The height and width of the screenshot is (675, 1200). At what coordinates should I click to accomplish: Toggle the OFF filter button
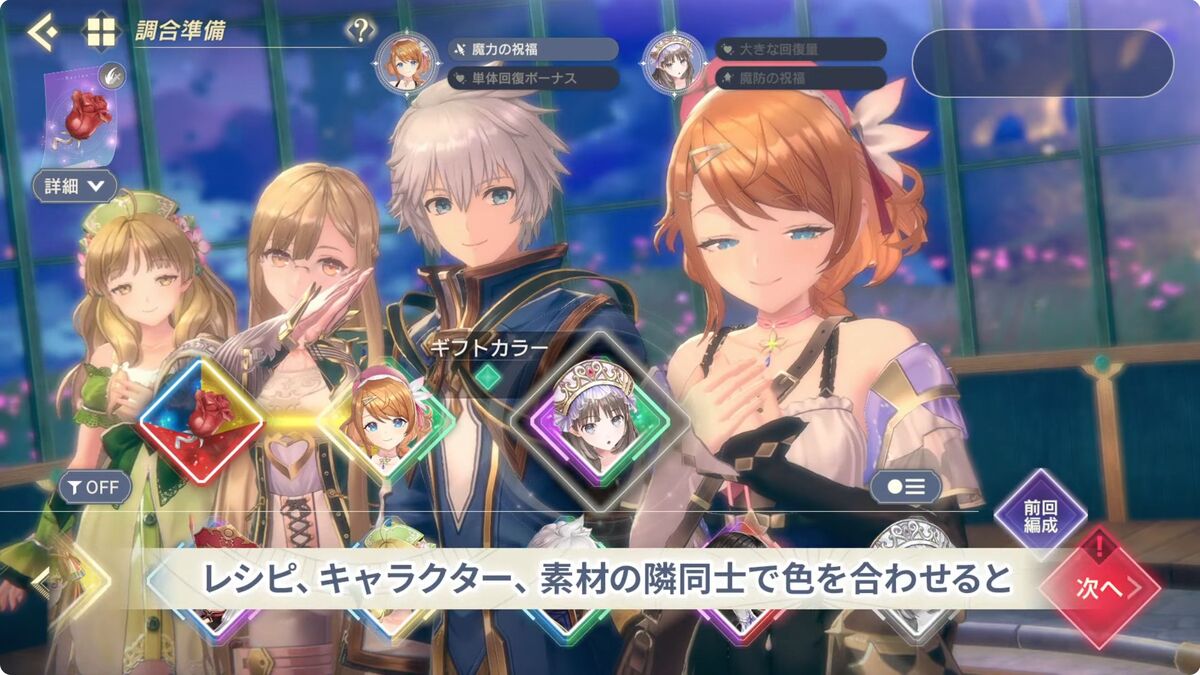95,487
